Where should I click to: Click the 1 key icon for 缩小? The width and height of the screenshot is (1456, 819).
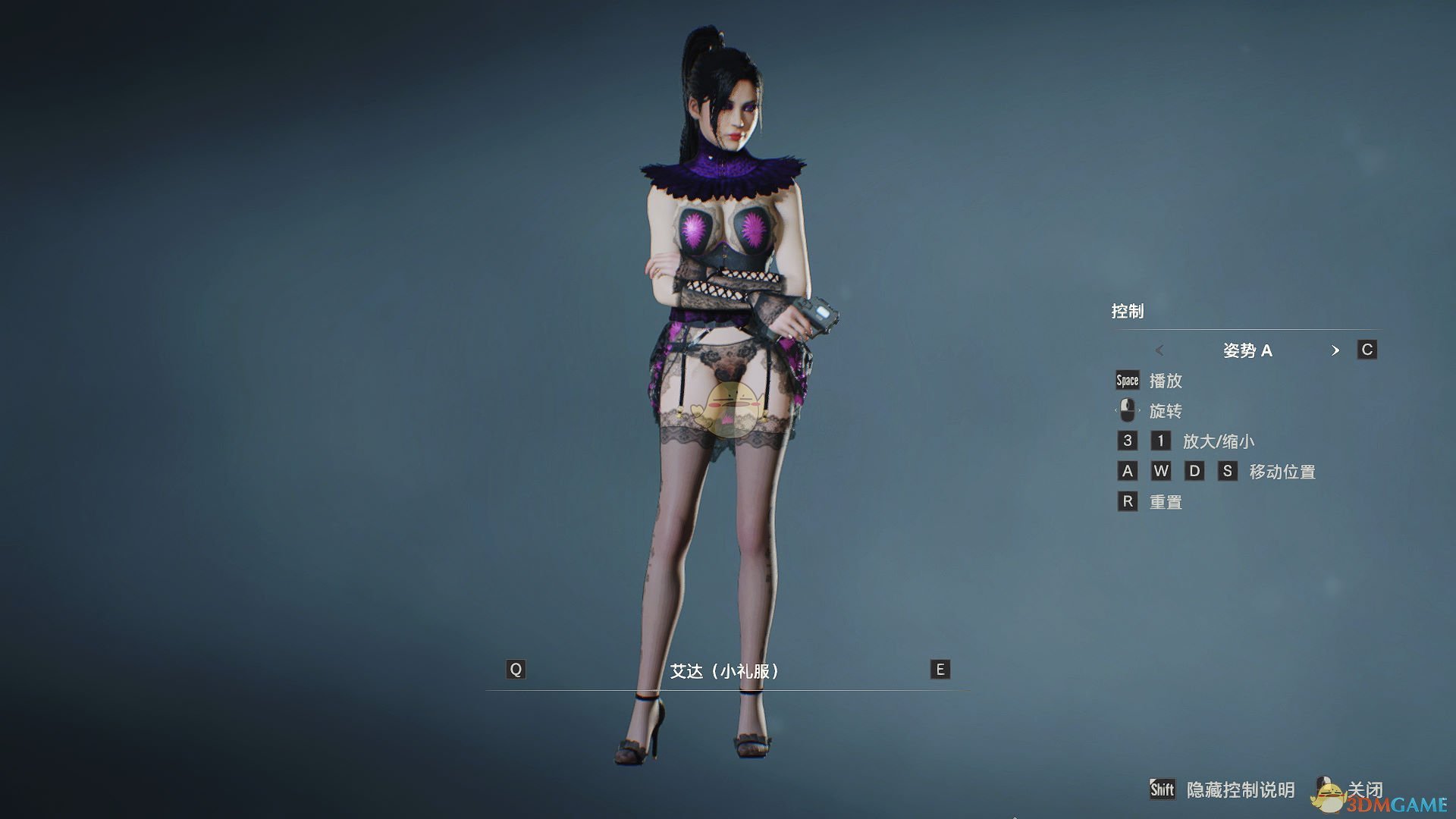tap(1161, 441)
